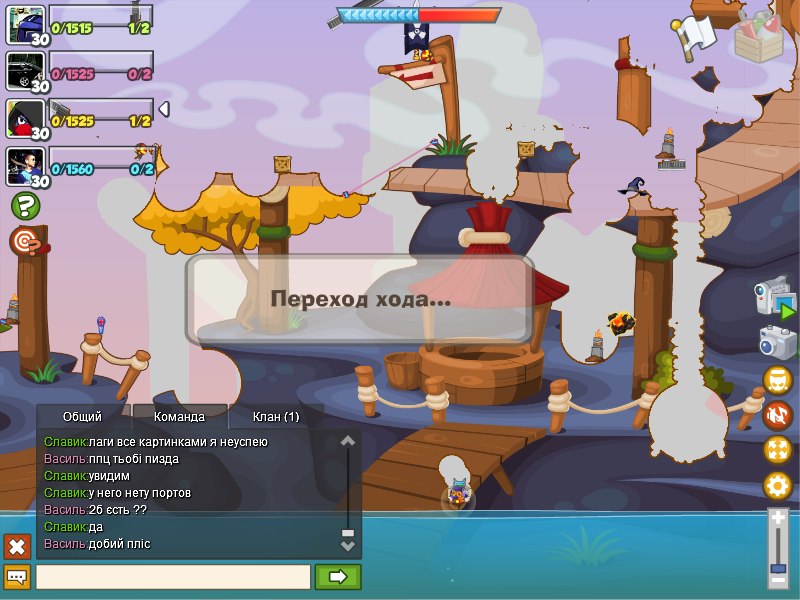Send the chat message with green arrow
This screenshot has width=800, height=600.
pos(338,577)
